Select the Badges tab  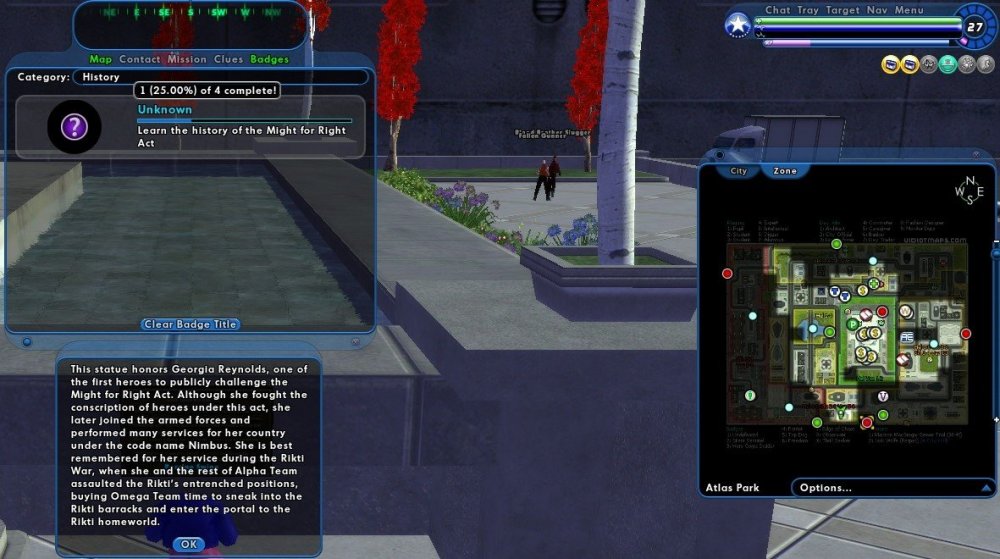(269, 59)
